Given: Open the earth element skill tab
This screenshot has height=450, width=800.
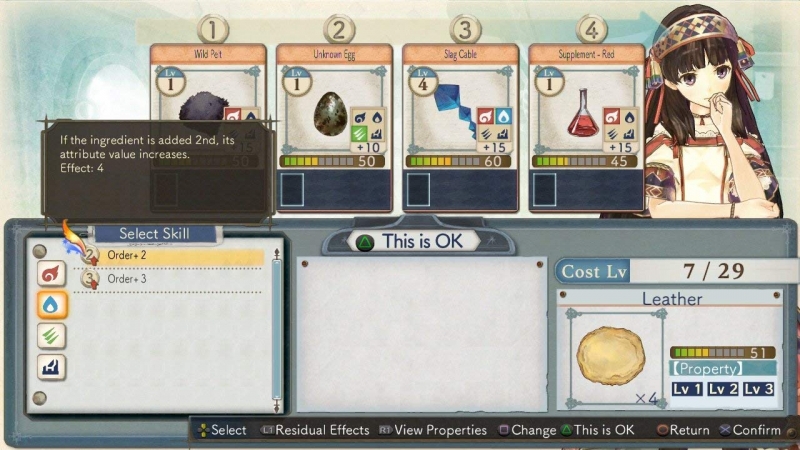Looking at the screenshot, I should (x=51, y=367).
